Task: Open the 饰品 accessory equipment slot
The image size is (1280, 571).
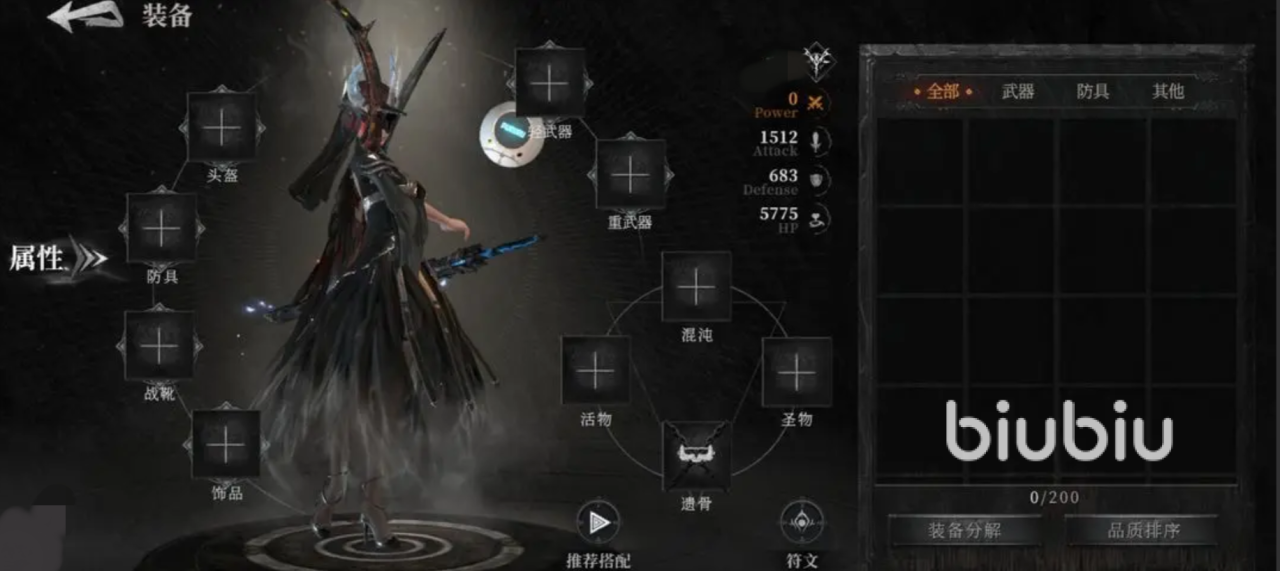Action: tap(226, 444)
